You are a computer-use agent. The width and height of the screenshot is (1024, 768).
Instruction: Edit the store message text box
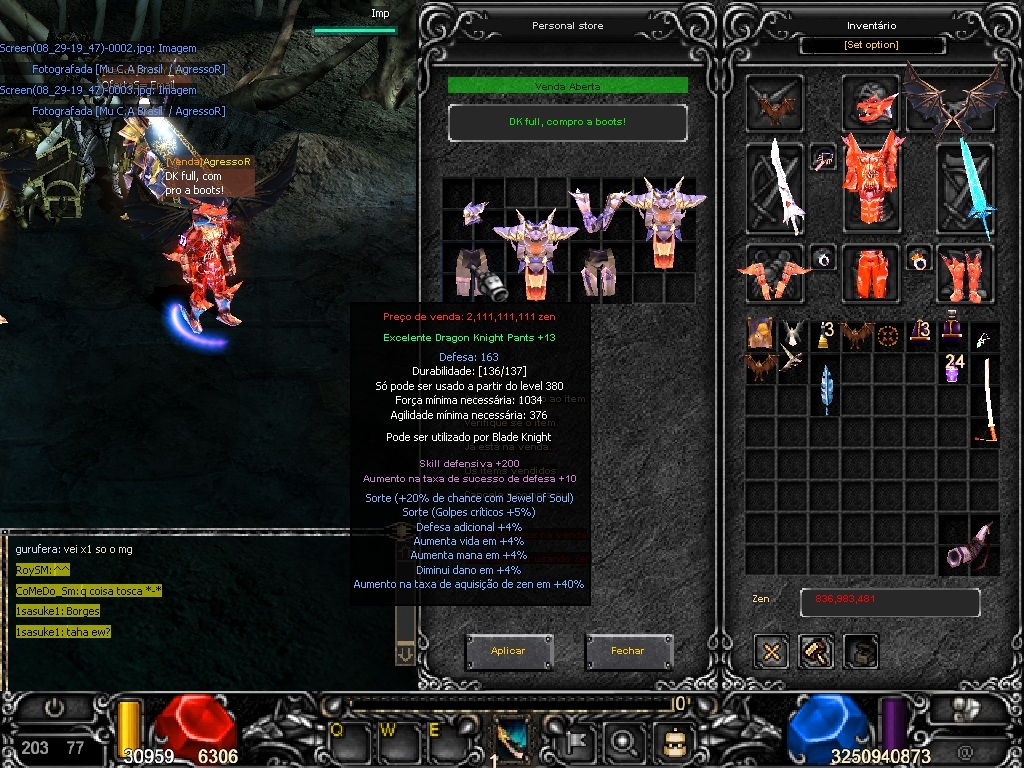tap(567, 122)
